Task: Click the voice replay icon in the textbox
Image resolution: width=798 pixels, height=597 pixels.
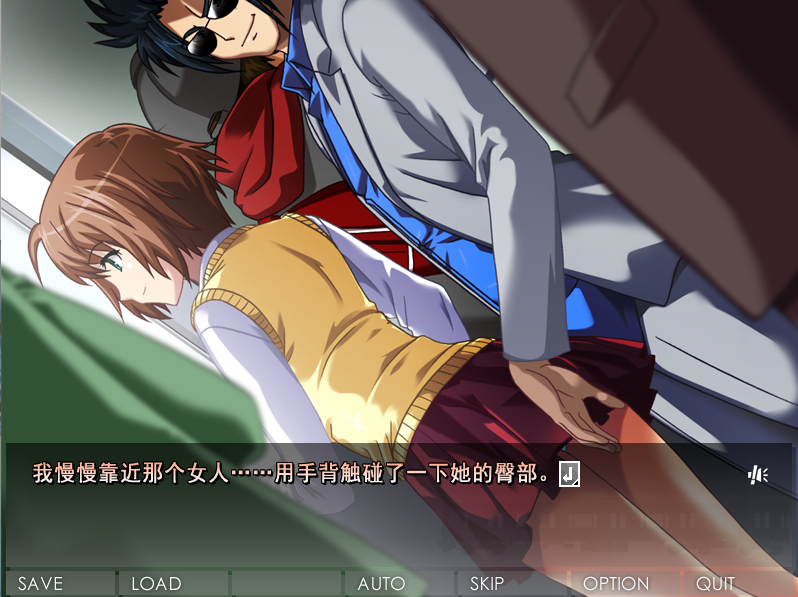Action: [757, 474]
